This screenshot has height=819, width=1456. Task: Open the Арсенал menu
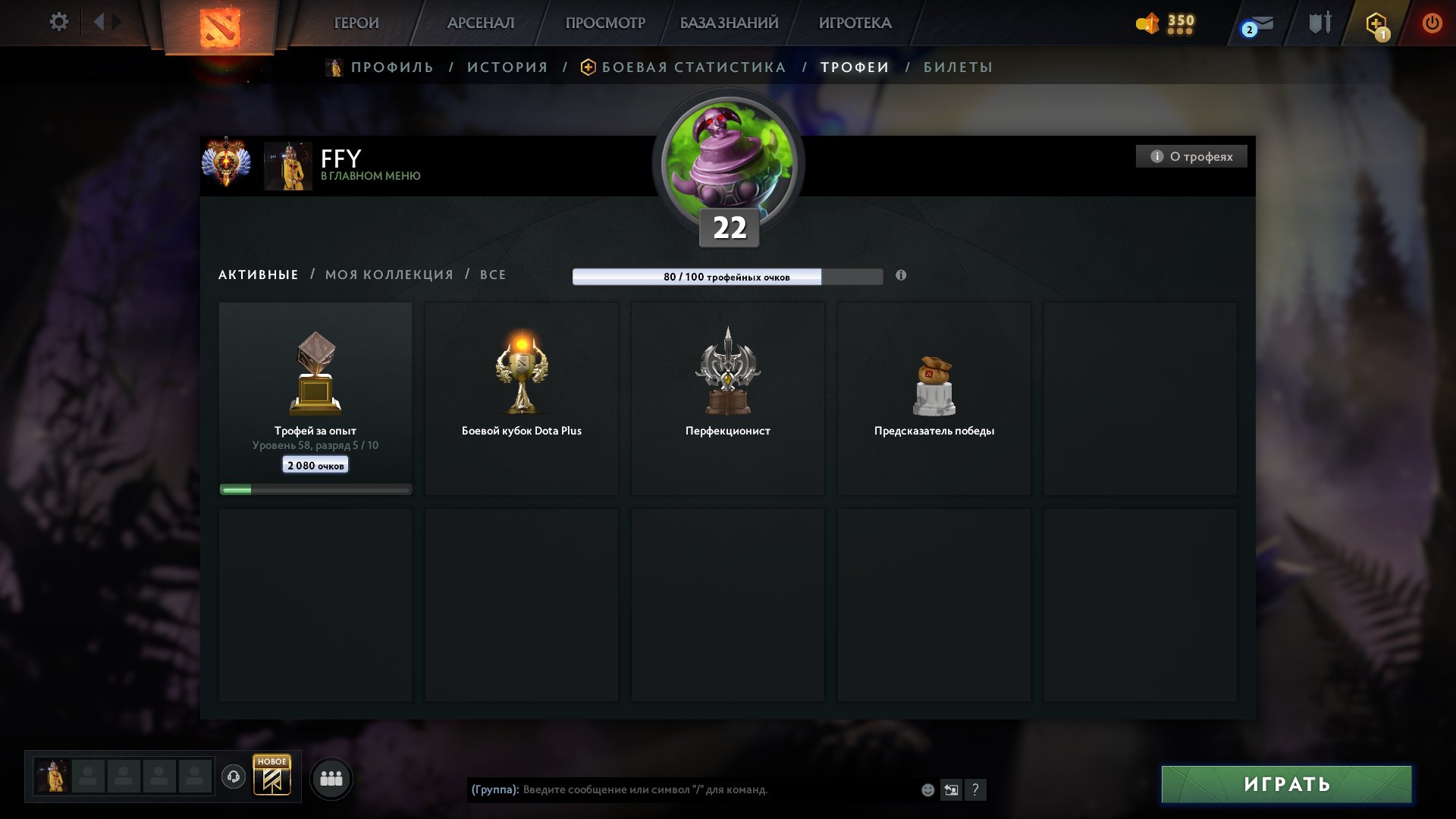(x=481, y=23)
